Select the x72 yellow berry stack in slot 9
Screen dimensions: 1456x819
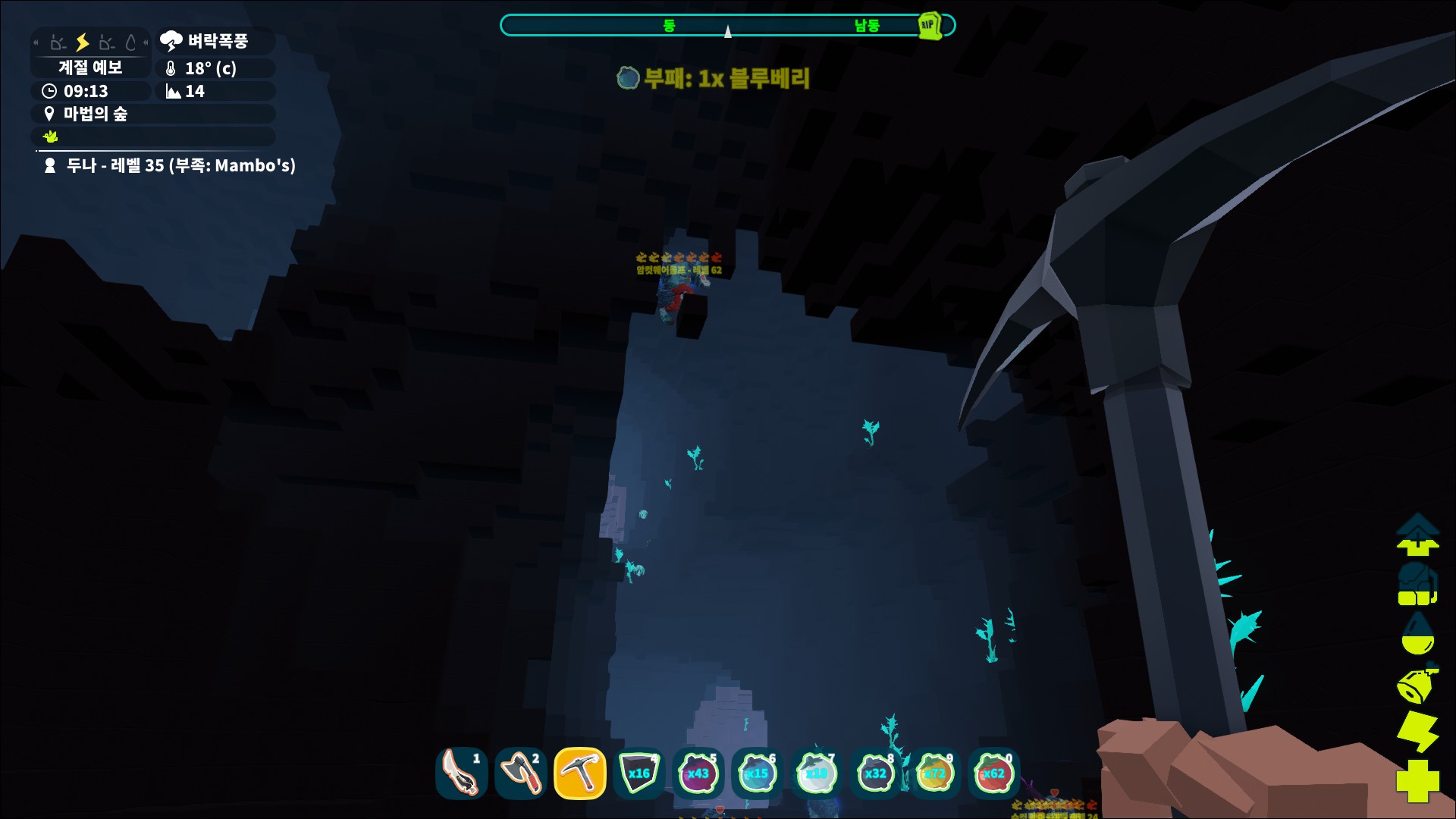coord(934,774)
